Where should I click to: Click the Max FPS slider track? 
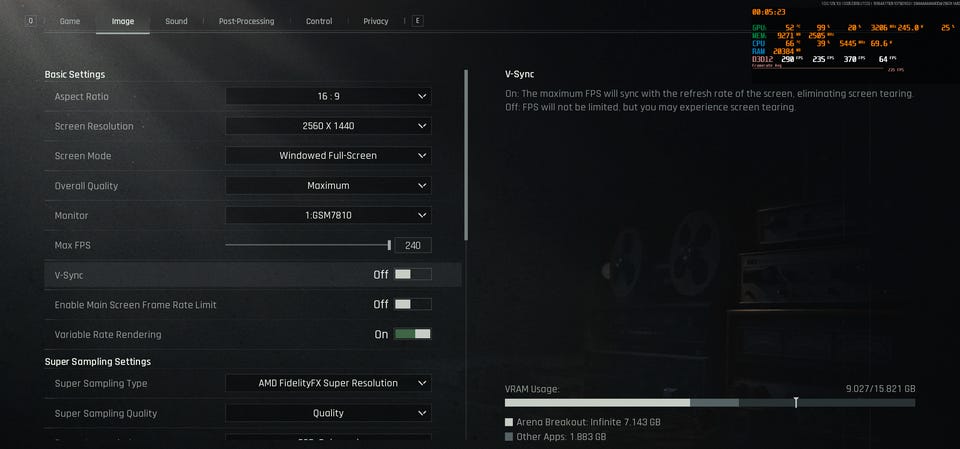click(x=307, y=245)
